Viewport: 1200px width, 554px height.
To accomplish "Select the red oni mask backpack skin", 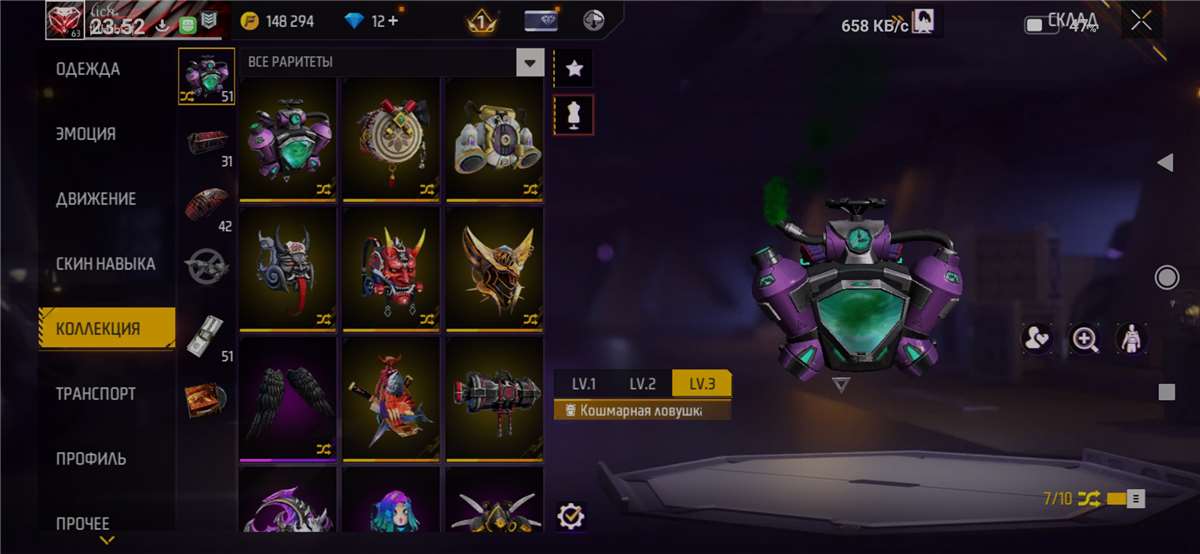I will click(x=391, y=268).
